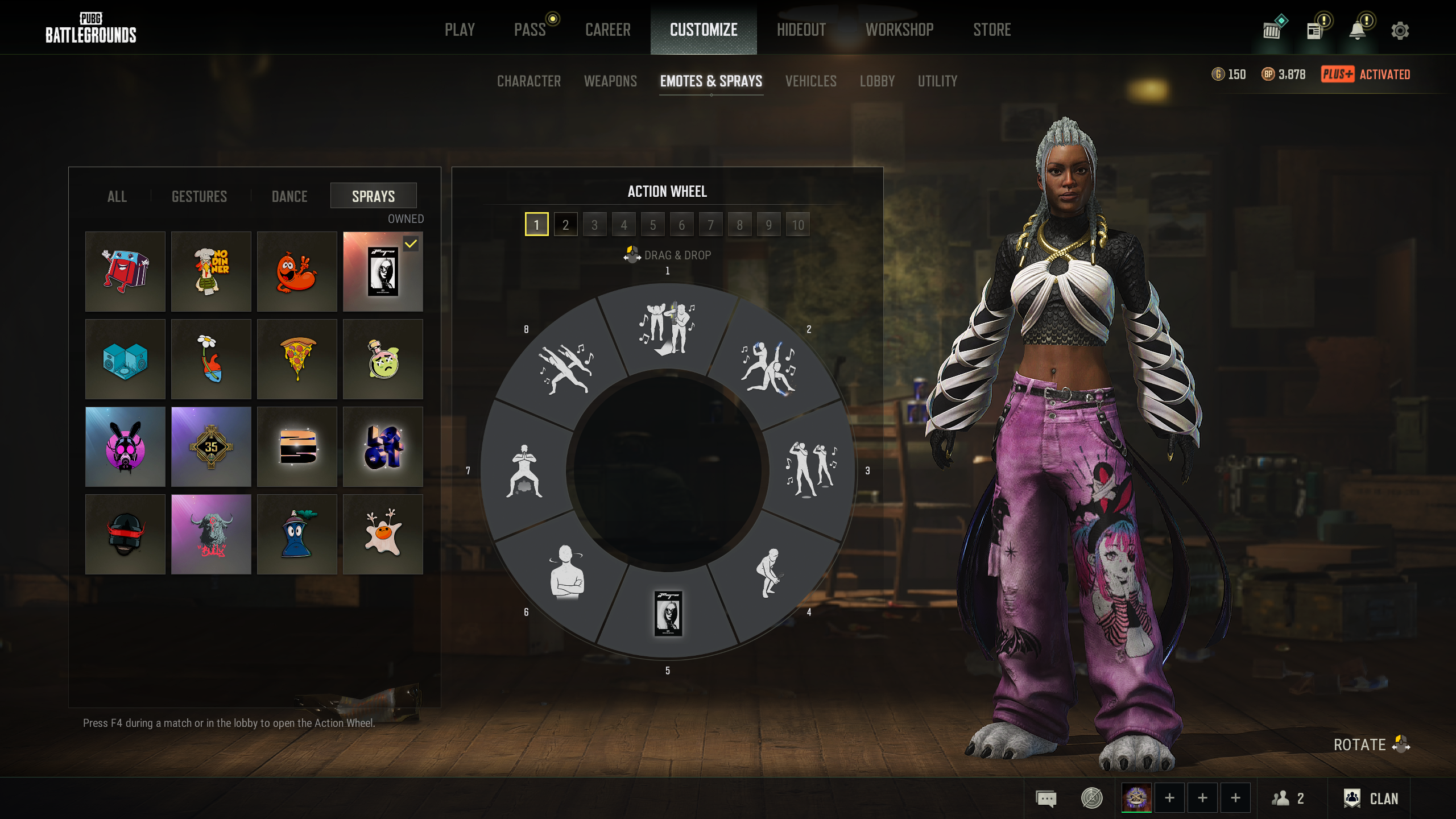
Task: Choose the blue speaker cubes spray
Action: 125,359
